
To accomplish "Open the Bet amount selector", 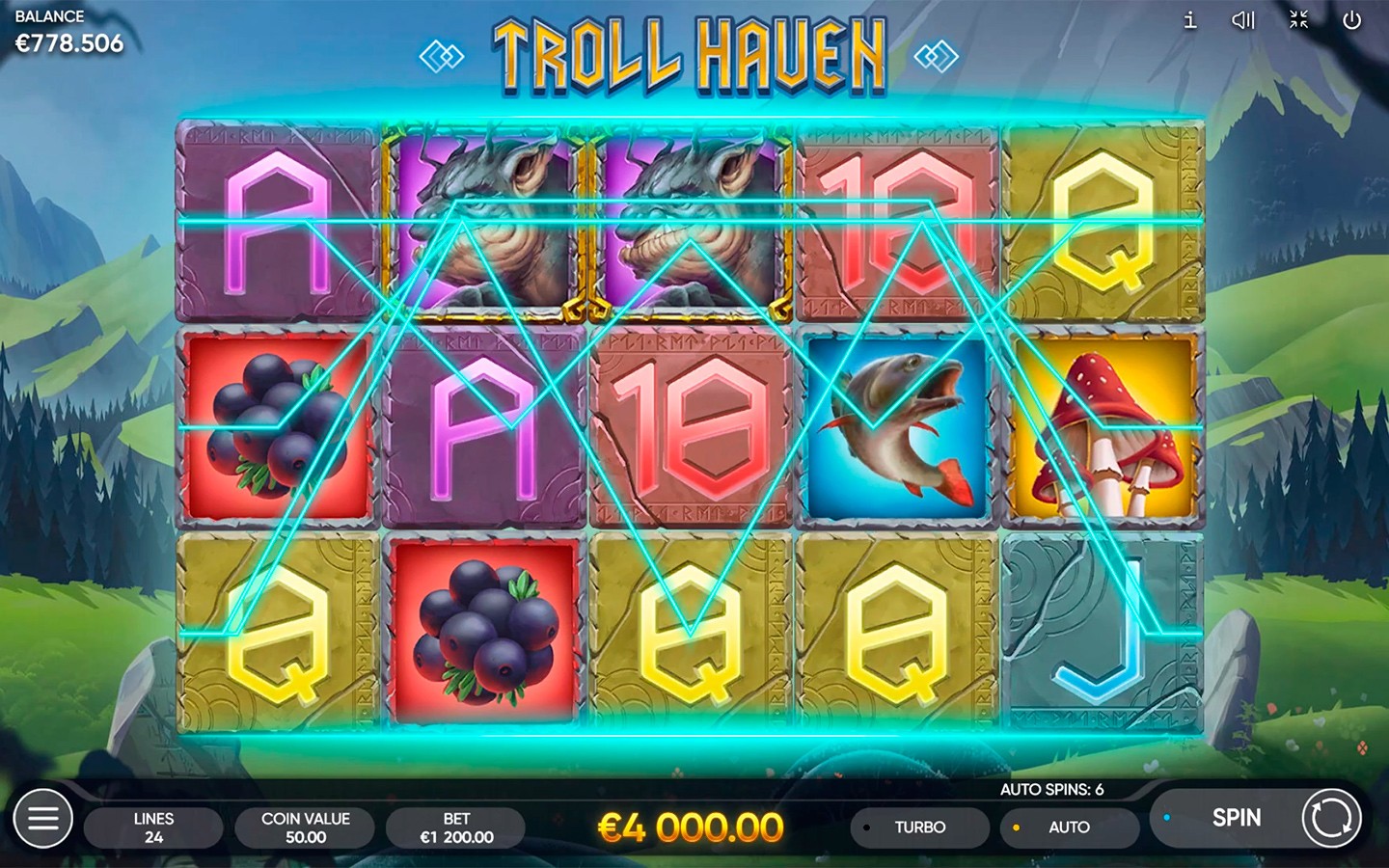I will click(456, 827).
